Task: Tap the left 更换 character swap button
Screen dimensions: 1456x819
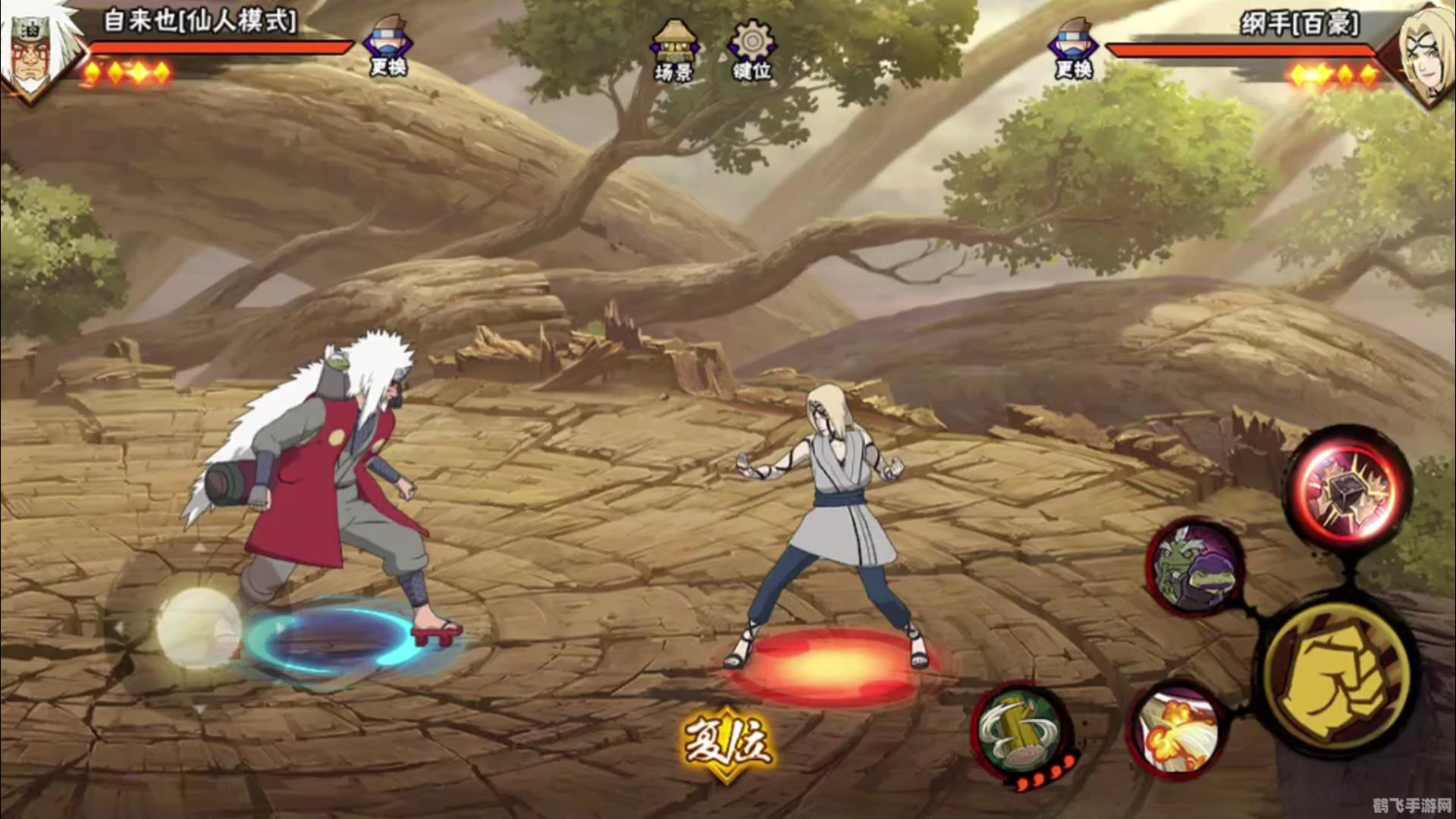Action: pos(388,47)
